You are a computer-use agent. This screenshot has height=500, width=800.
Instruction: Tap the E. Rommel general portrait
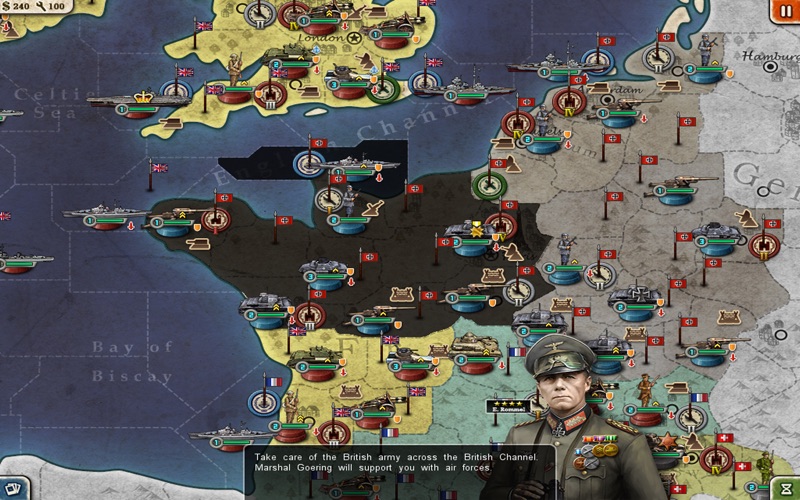click(x=566, y=400)
